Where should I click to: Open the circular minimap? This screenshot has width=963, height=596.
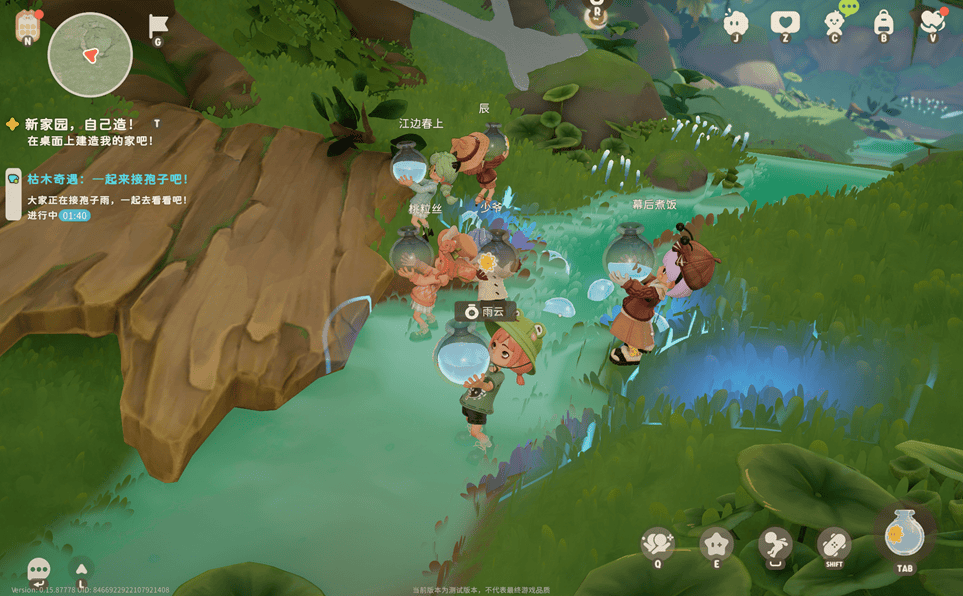(x=90, y=54)
